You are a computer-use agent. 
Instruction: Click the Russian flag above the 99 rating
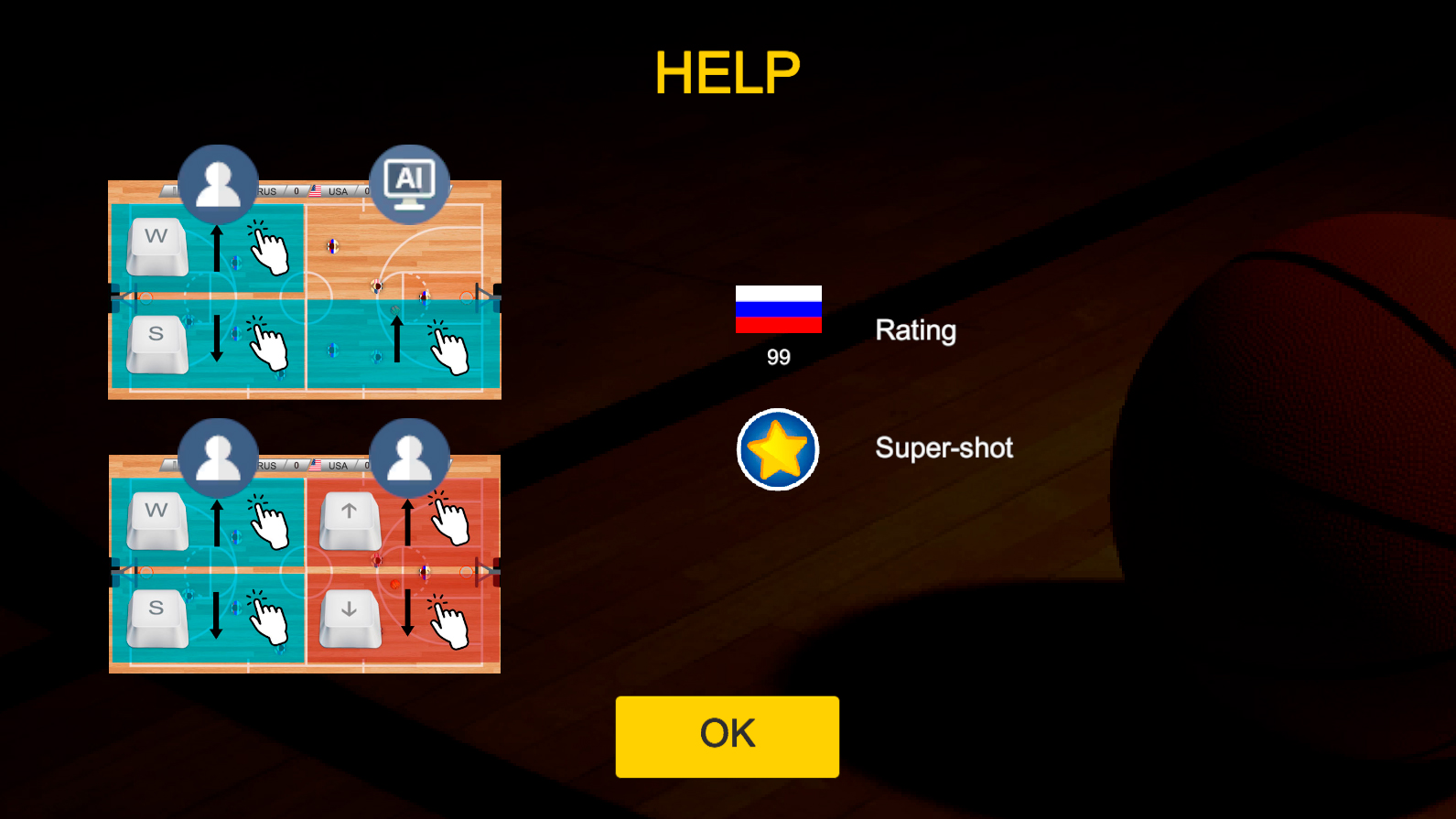point(778,311)
